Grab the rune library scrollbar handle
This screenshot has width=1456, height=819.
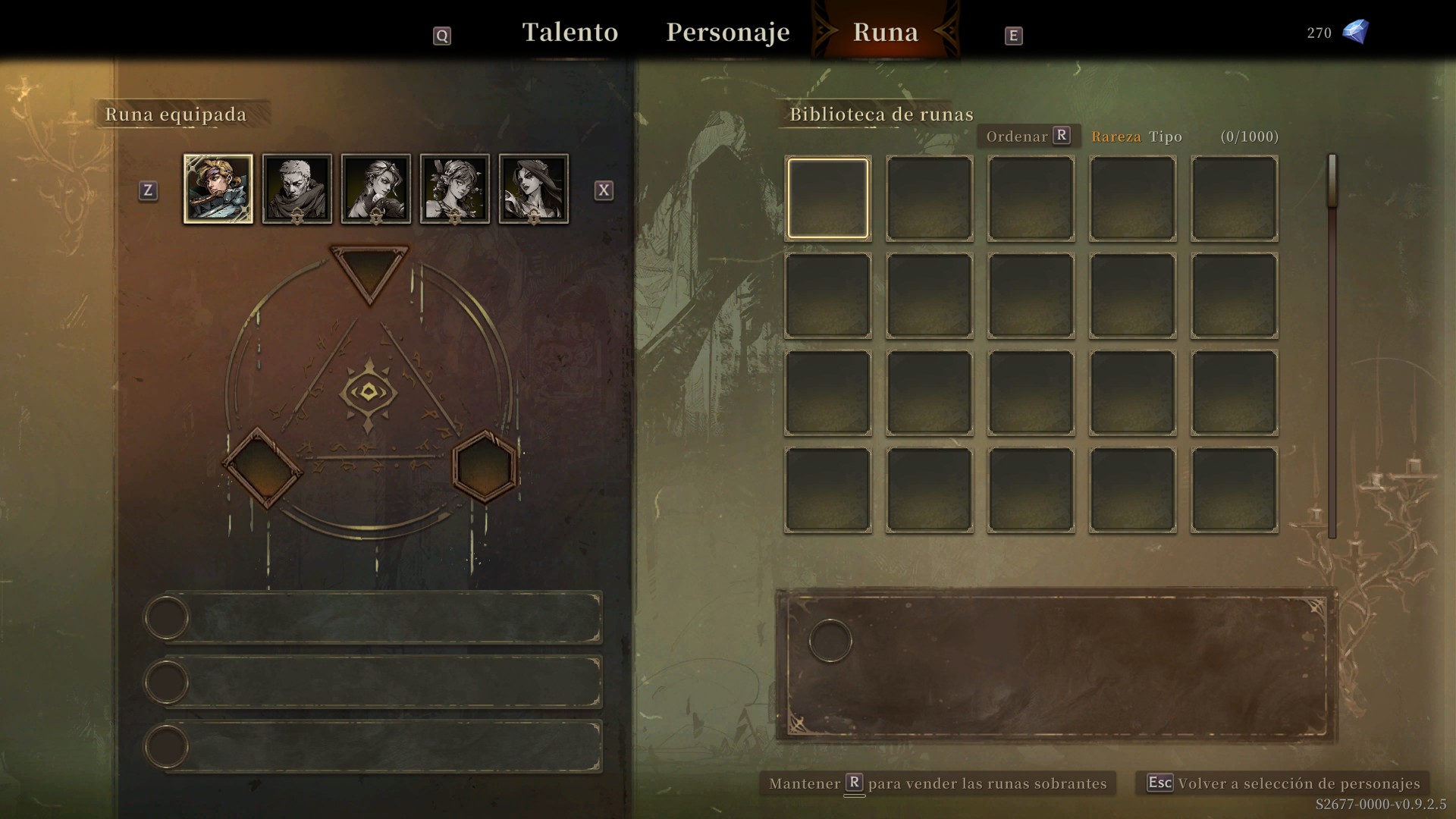[1332, 180]
